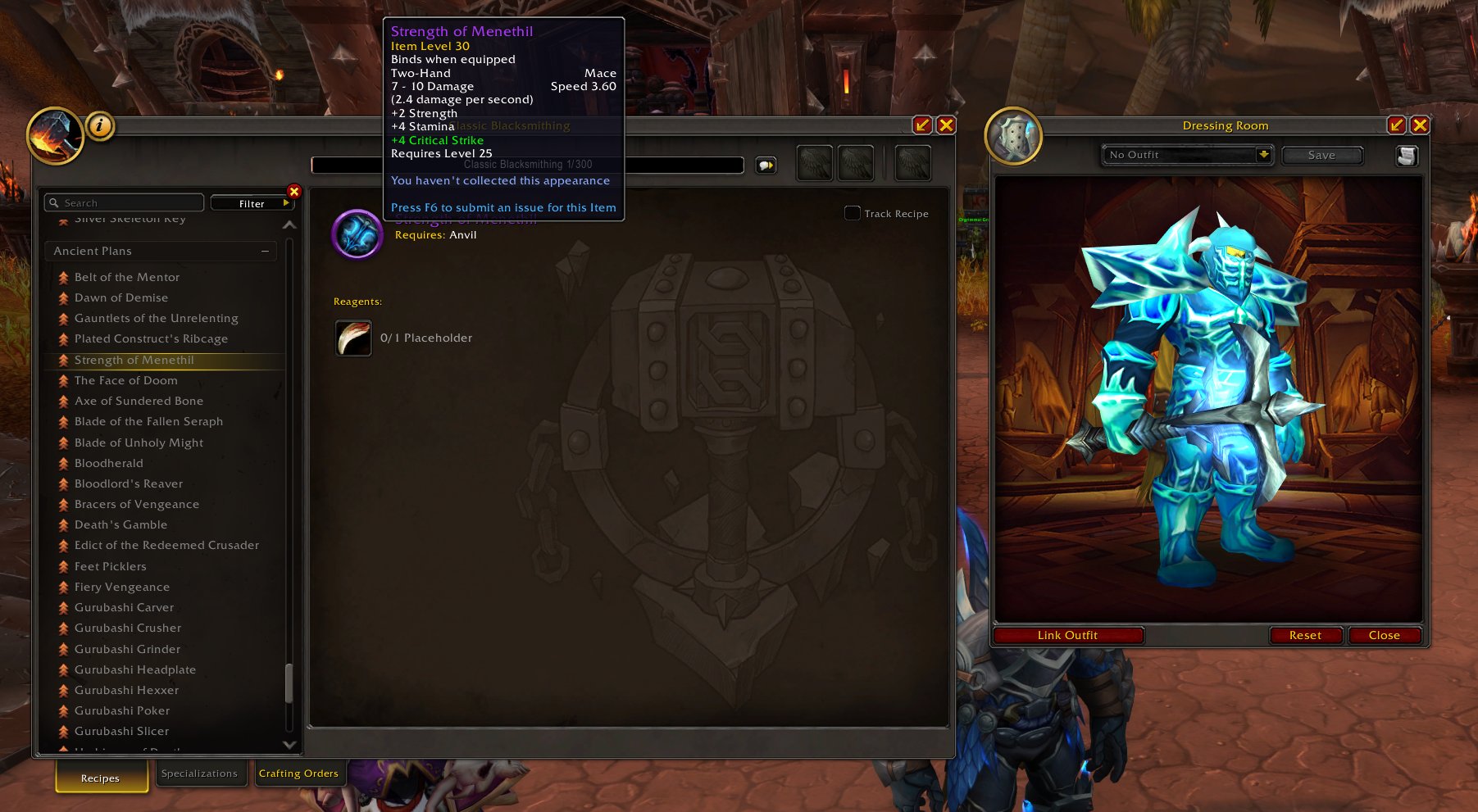Viewport: 1478px width, 812px height.
Task: Switch to the Crafting Orders tab
Action: tap(300, 773)
